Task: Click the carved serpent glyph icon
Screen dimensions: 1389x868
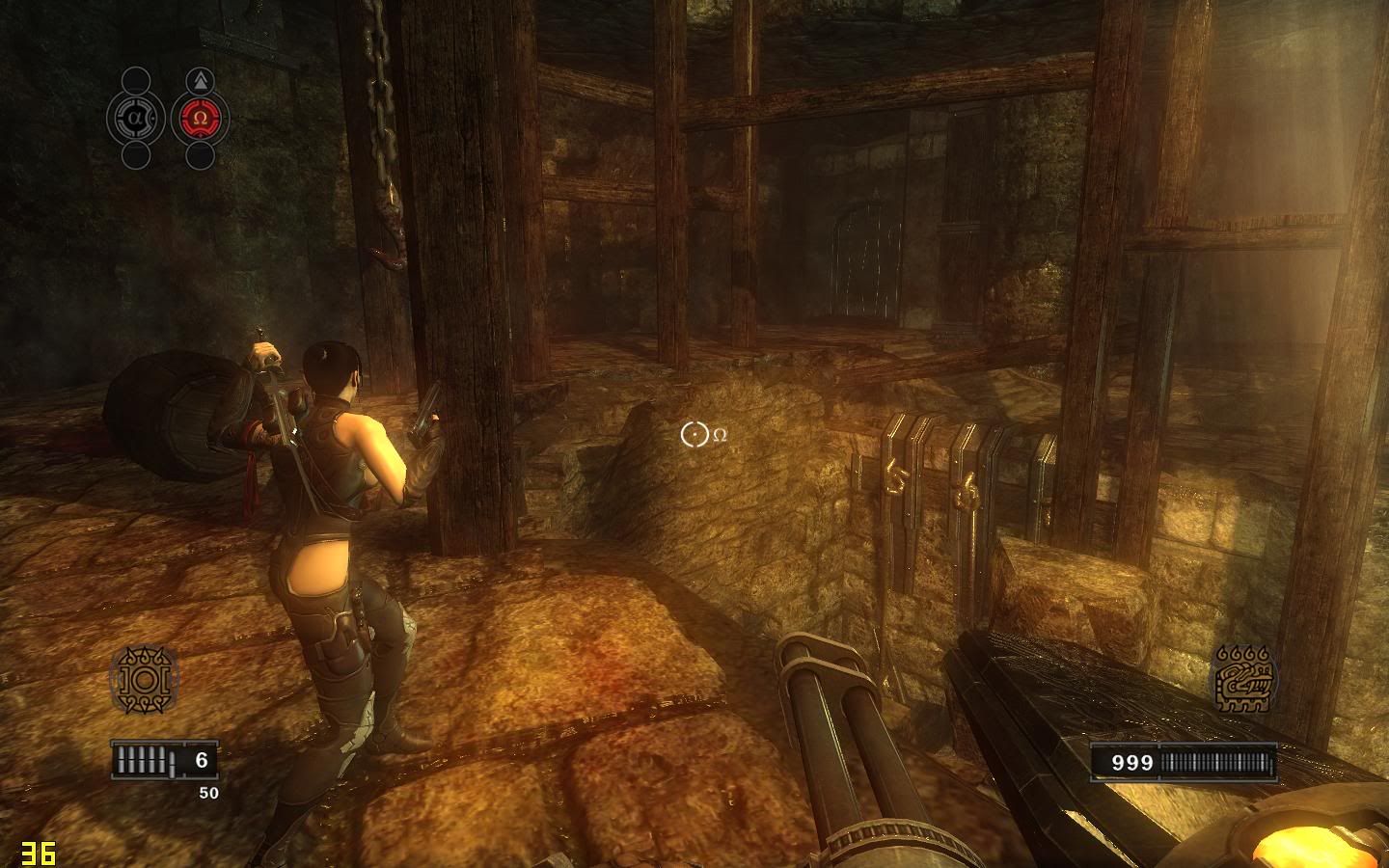Action: [1244, 680]
